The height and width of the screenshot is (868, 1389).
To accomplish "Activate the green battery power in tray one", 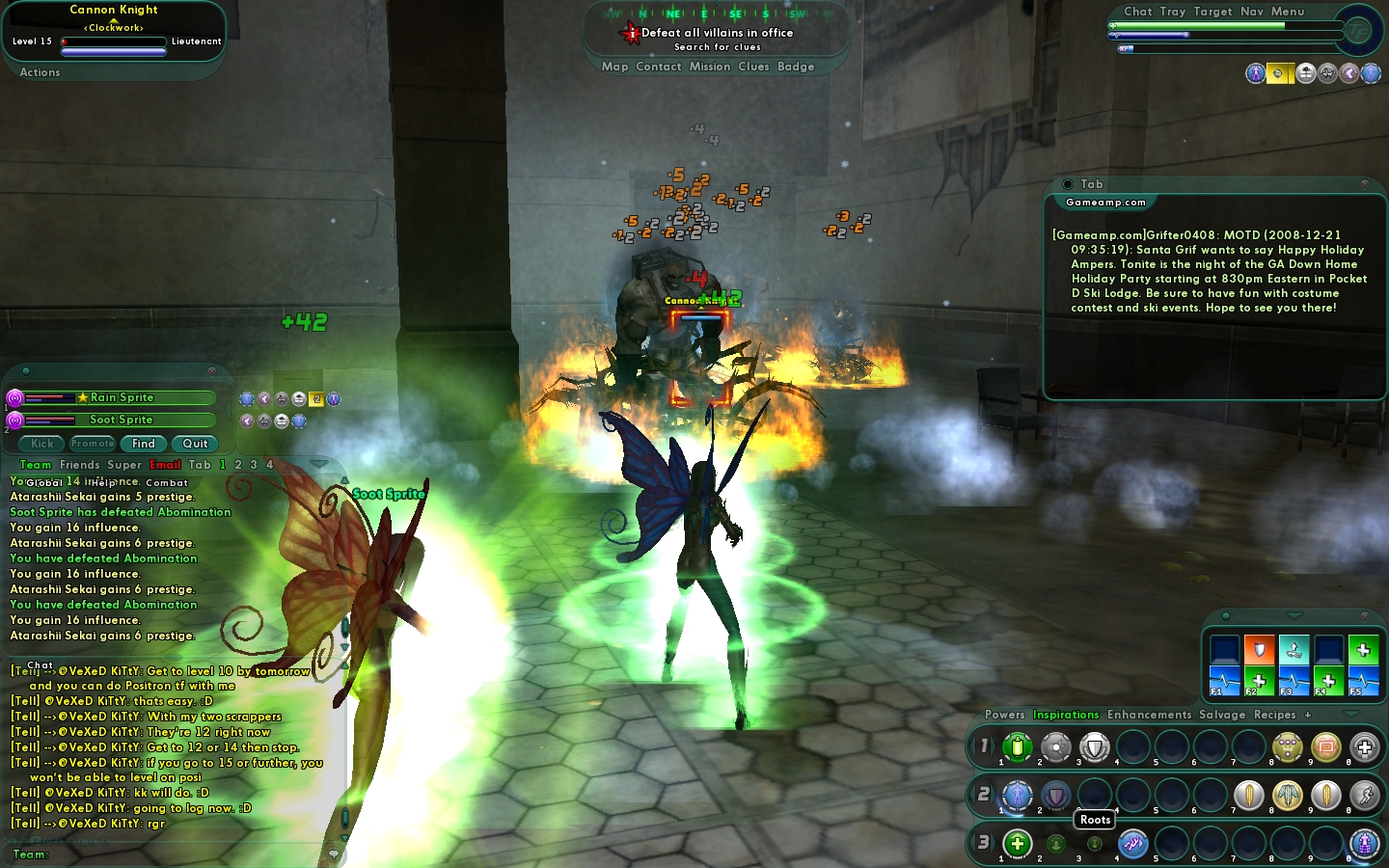I will click(1017, 746).
